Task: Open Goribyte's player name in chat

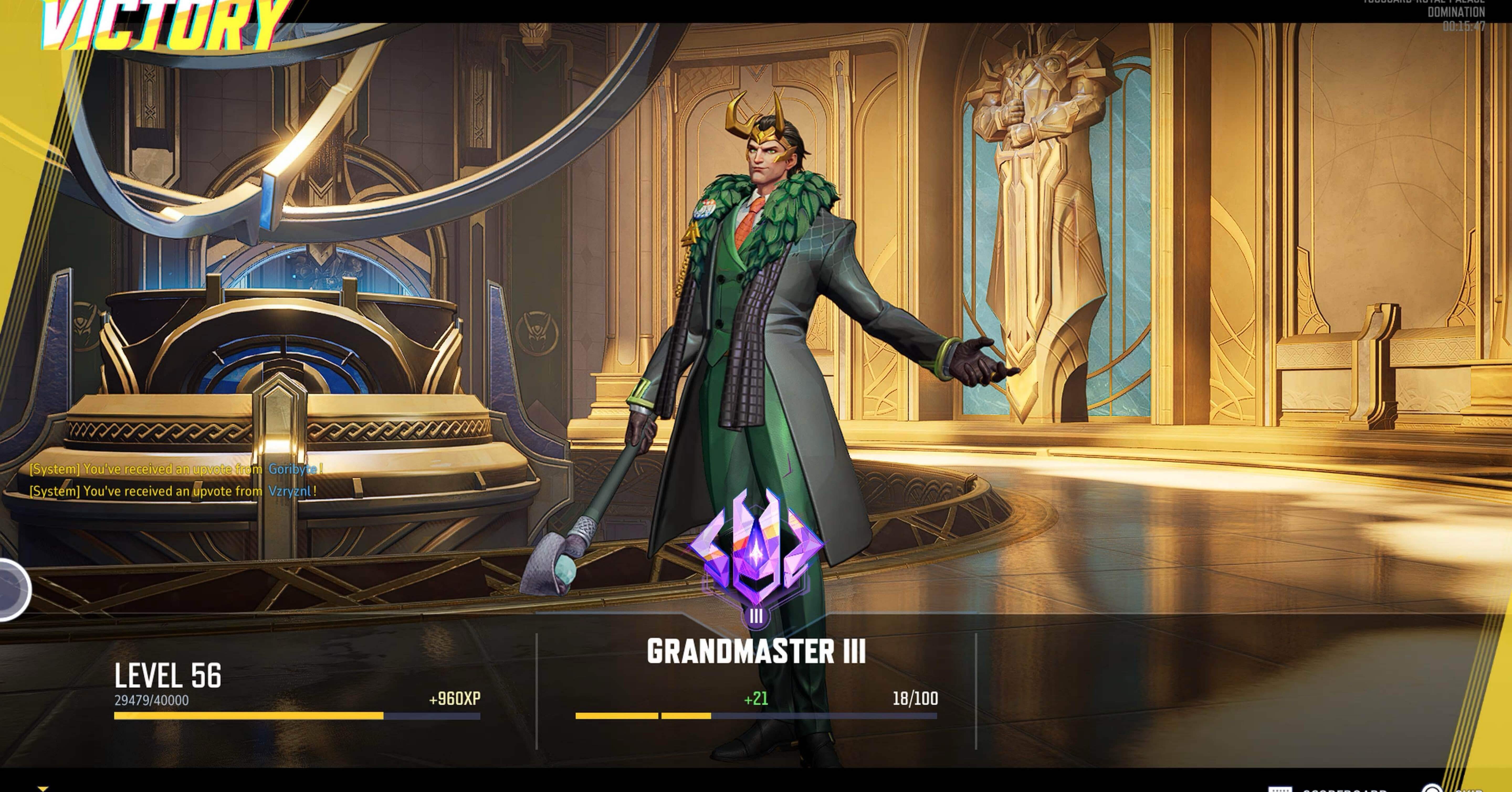Action: [x=292, y=469]
